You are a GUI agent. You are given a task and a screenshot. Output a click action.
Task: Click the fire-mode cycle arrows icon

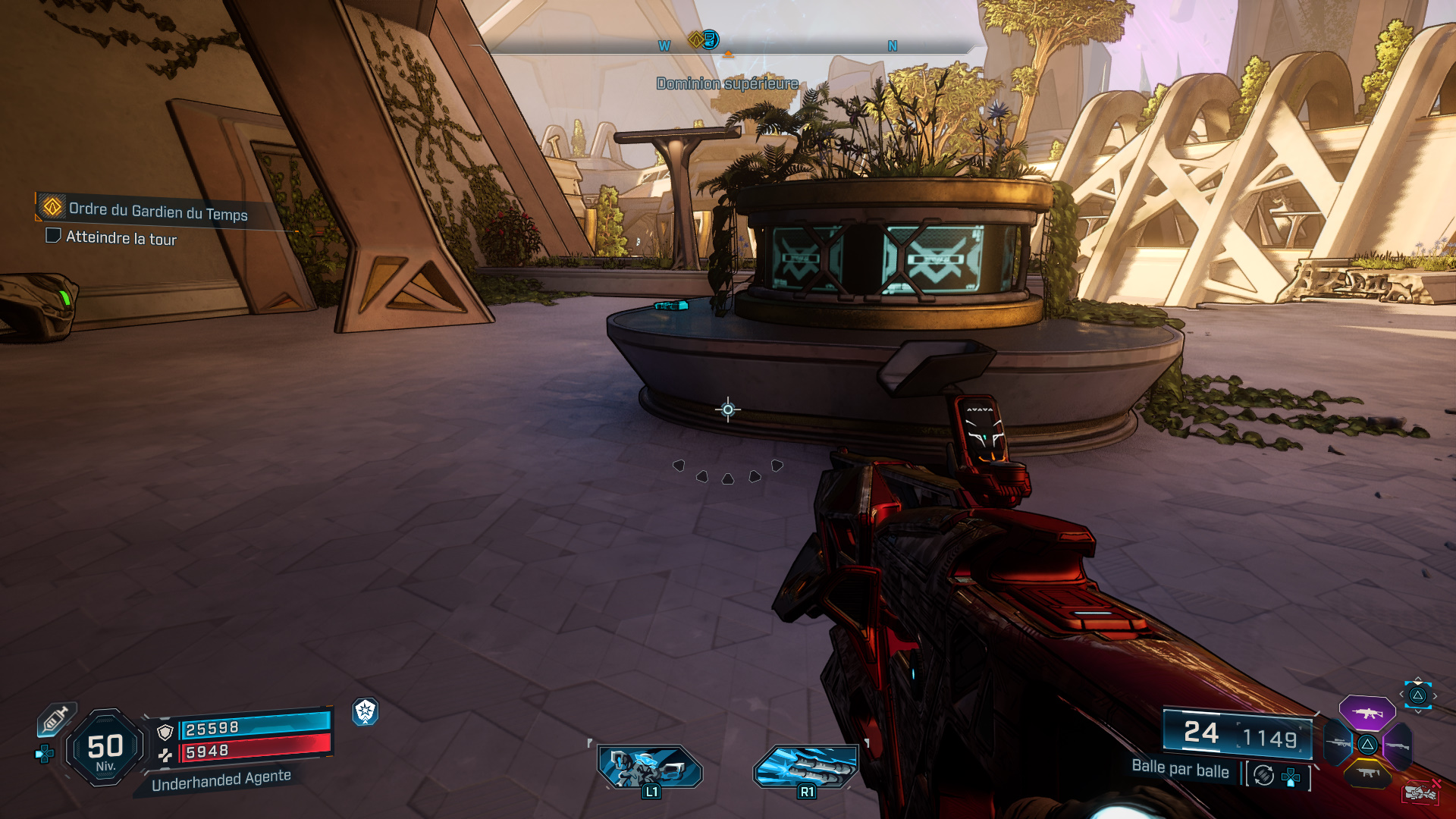coord(1263,773)
